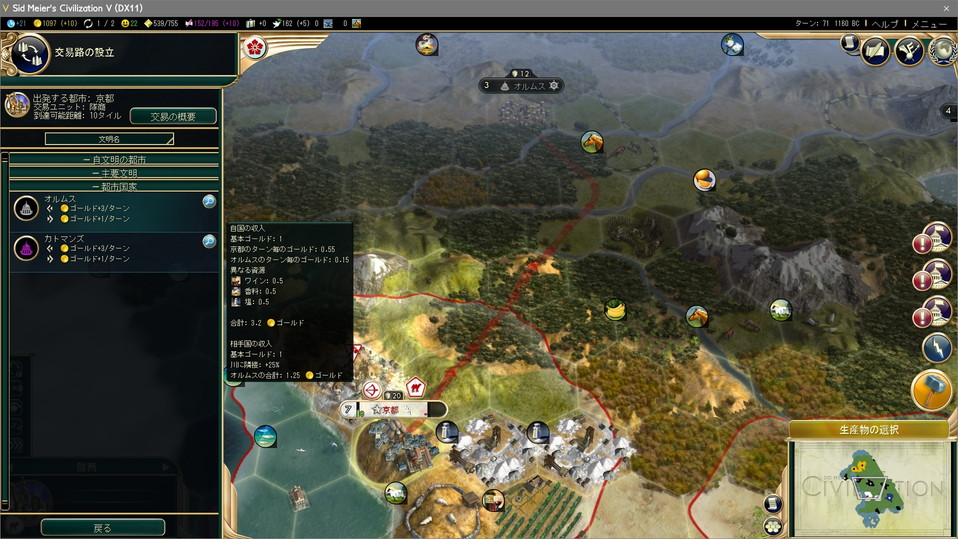The image size is (958, 539).
Task: Click the hammer choose-production button
Action: tap(932, 390)
